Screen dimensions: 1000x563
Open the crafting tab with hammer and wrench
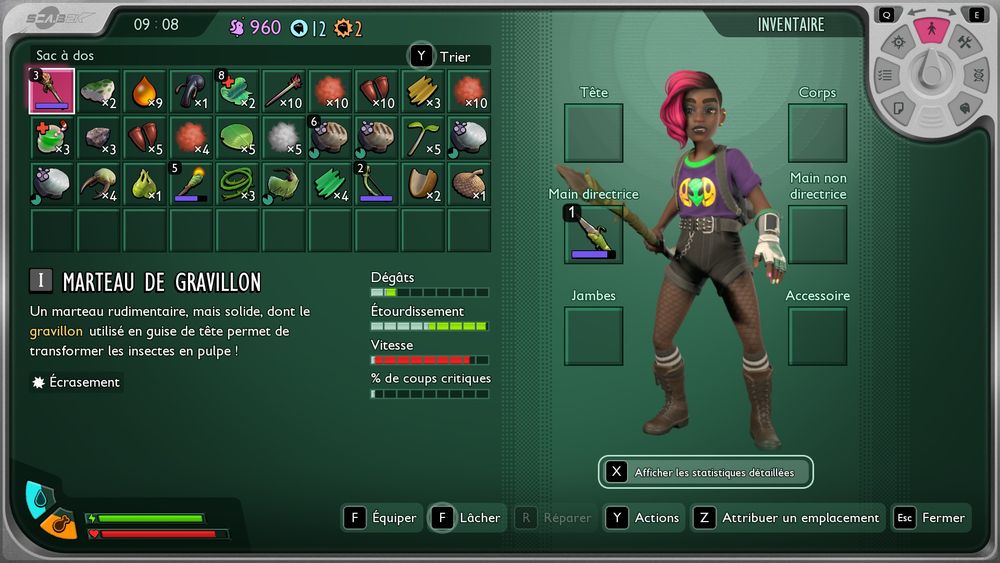pos(964,42)
